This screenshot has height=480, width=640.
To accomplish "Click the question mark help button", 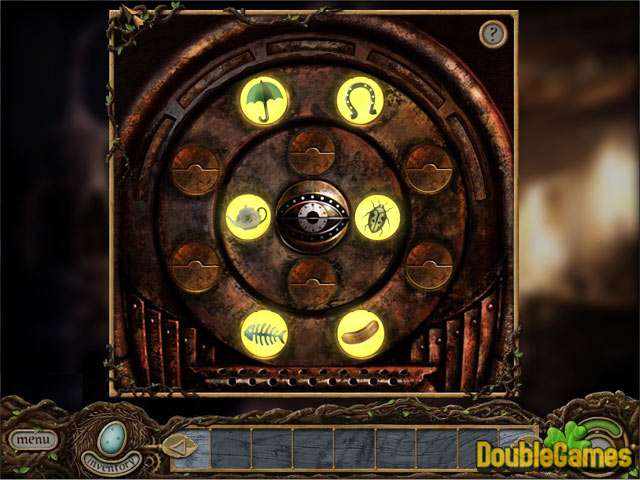I will 492,35.
